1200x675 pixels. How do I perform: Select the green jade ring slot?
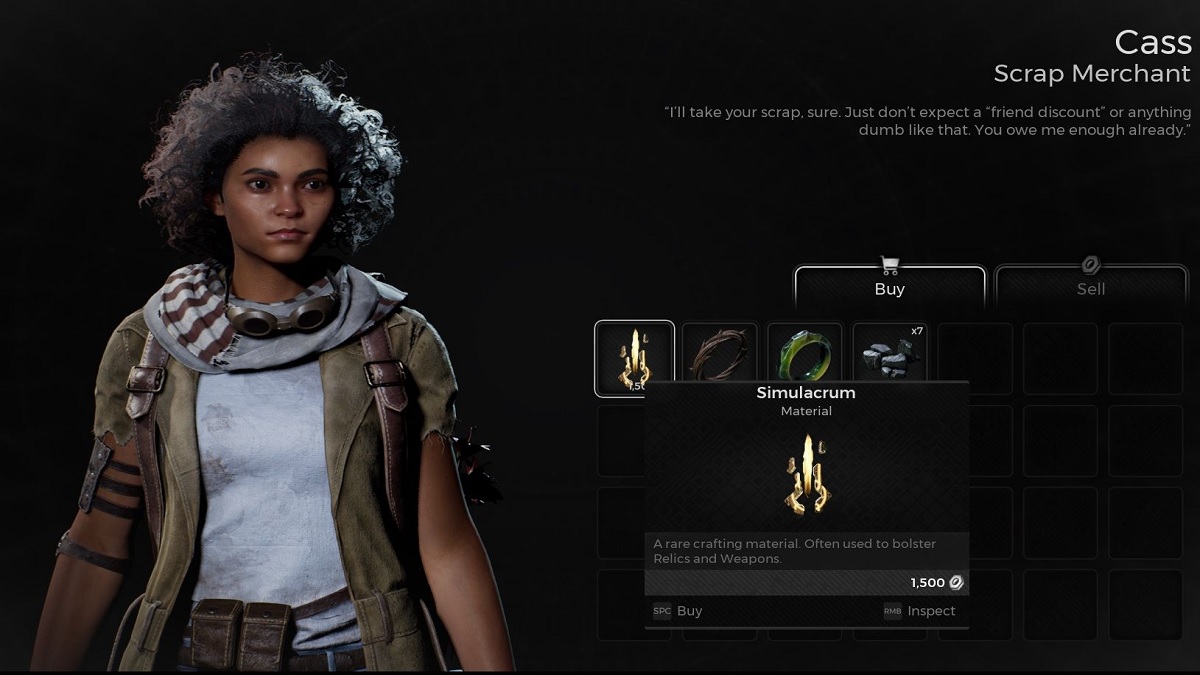click(805, 354)
